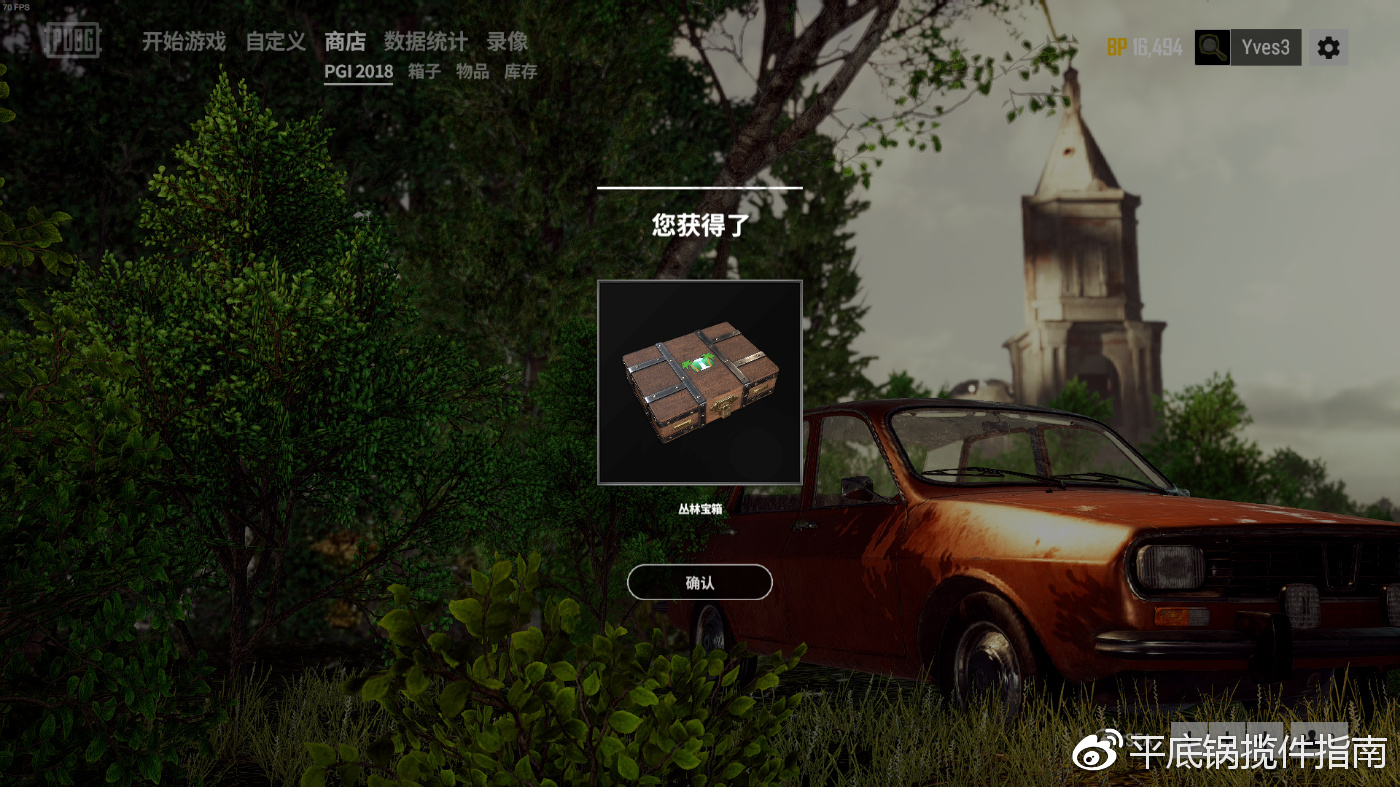Switch to the PGI 2018 tab
The image size is (1400, 787).
[358, 72]
